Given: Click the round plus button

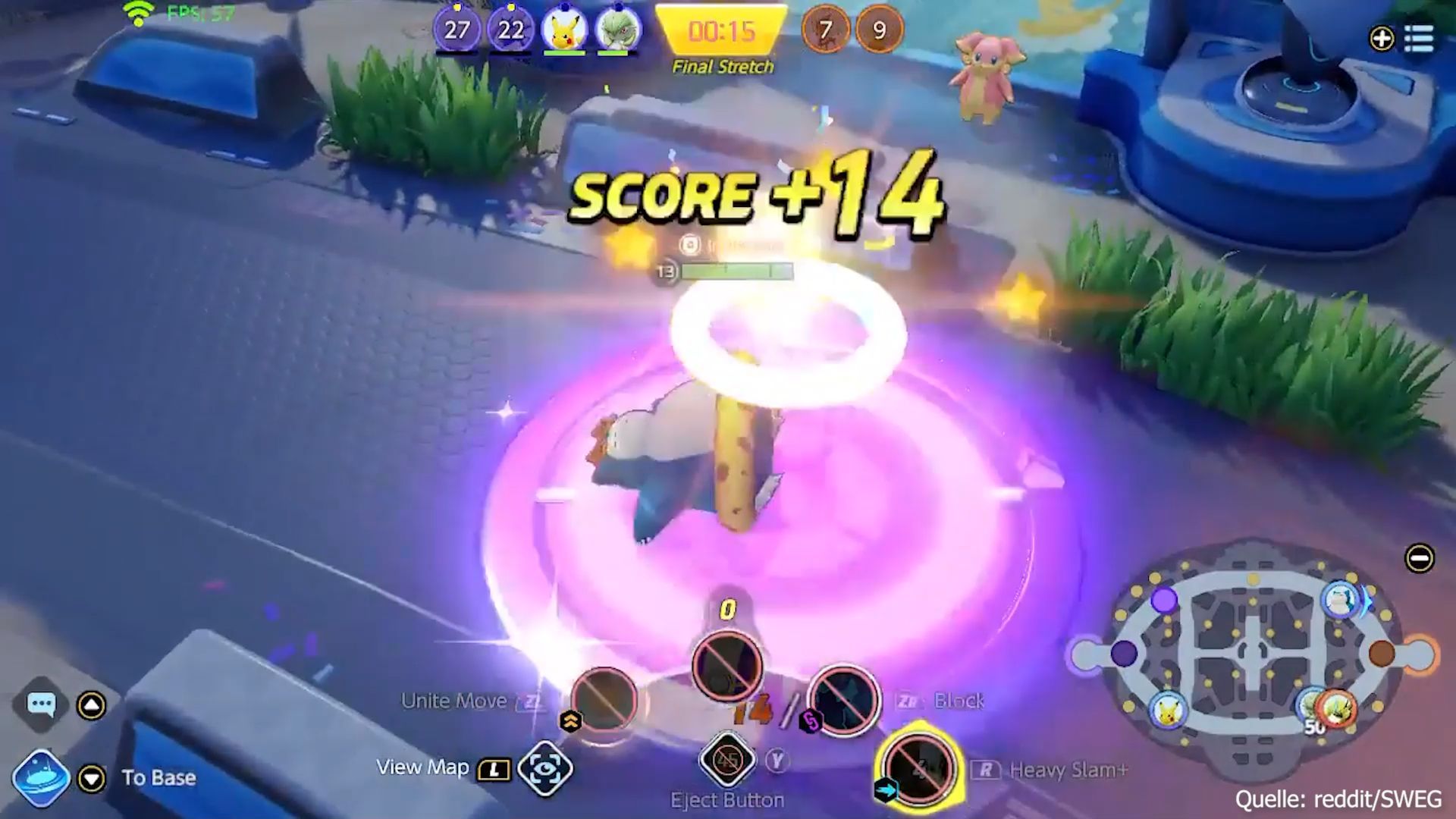Looking at the screenshot, I should 1382,38.
